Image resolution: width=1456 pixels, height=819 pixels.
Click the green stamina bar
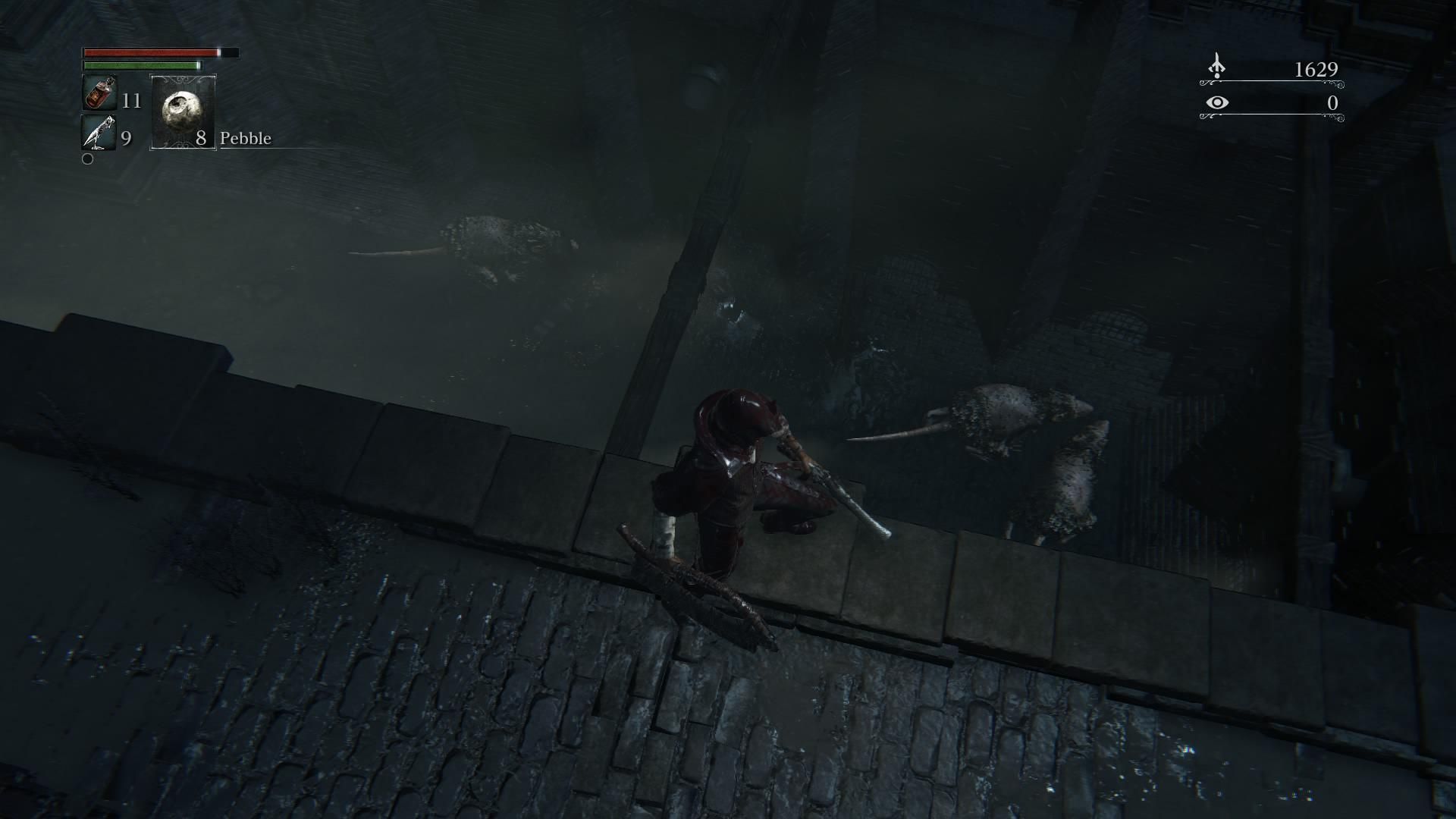(140, 67)
